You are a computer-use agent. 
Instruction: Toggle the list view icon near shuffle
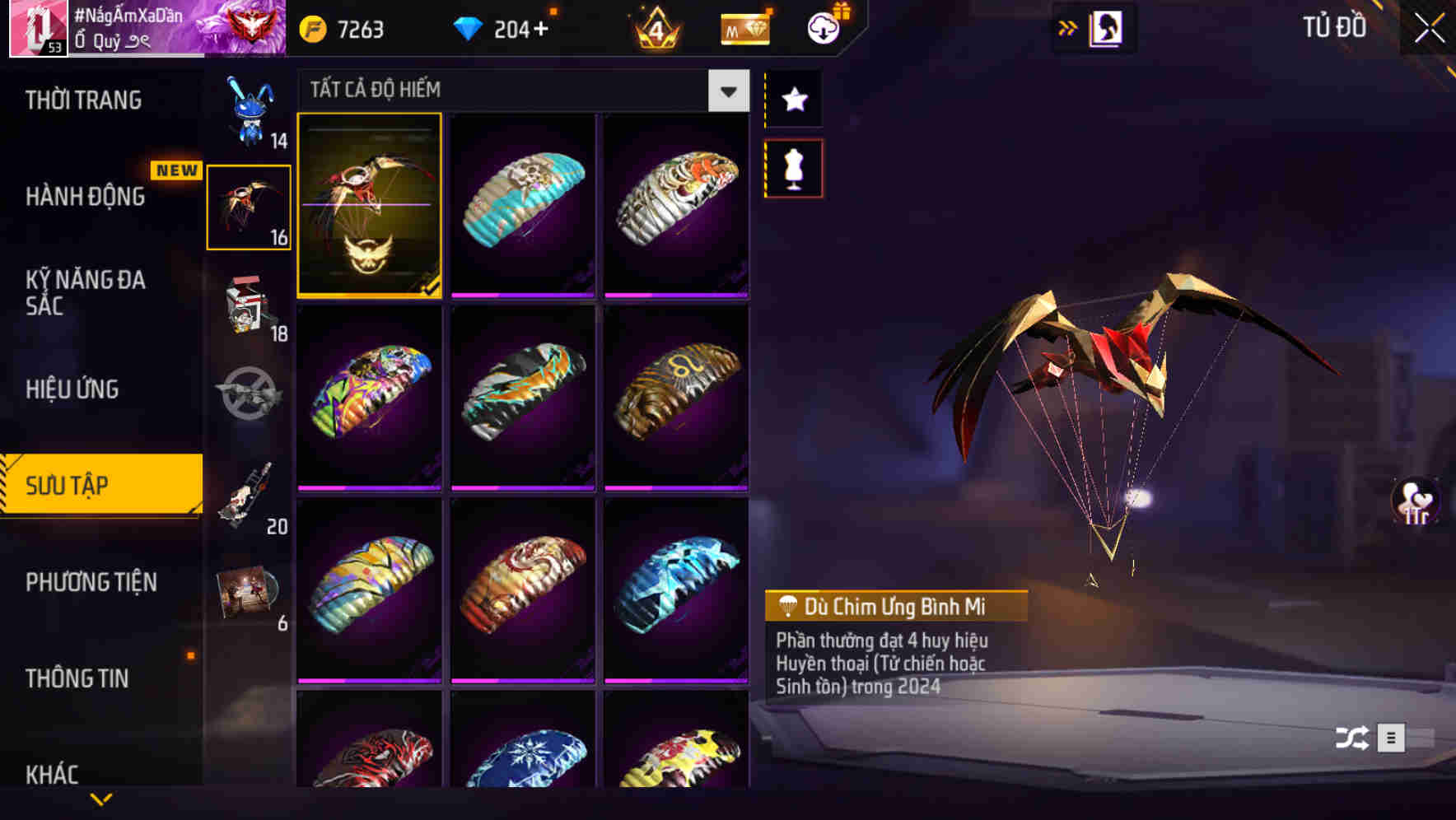click(x=1392, y=738)
